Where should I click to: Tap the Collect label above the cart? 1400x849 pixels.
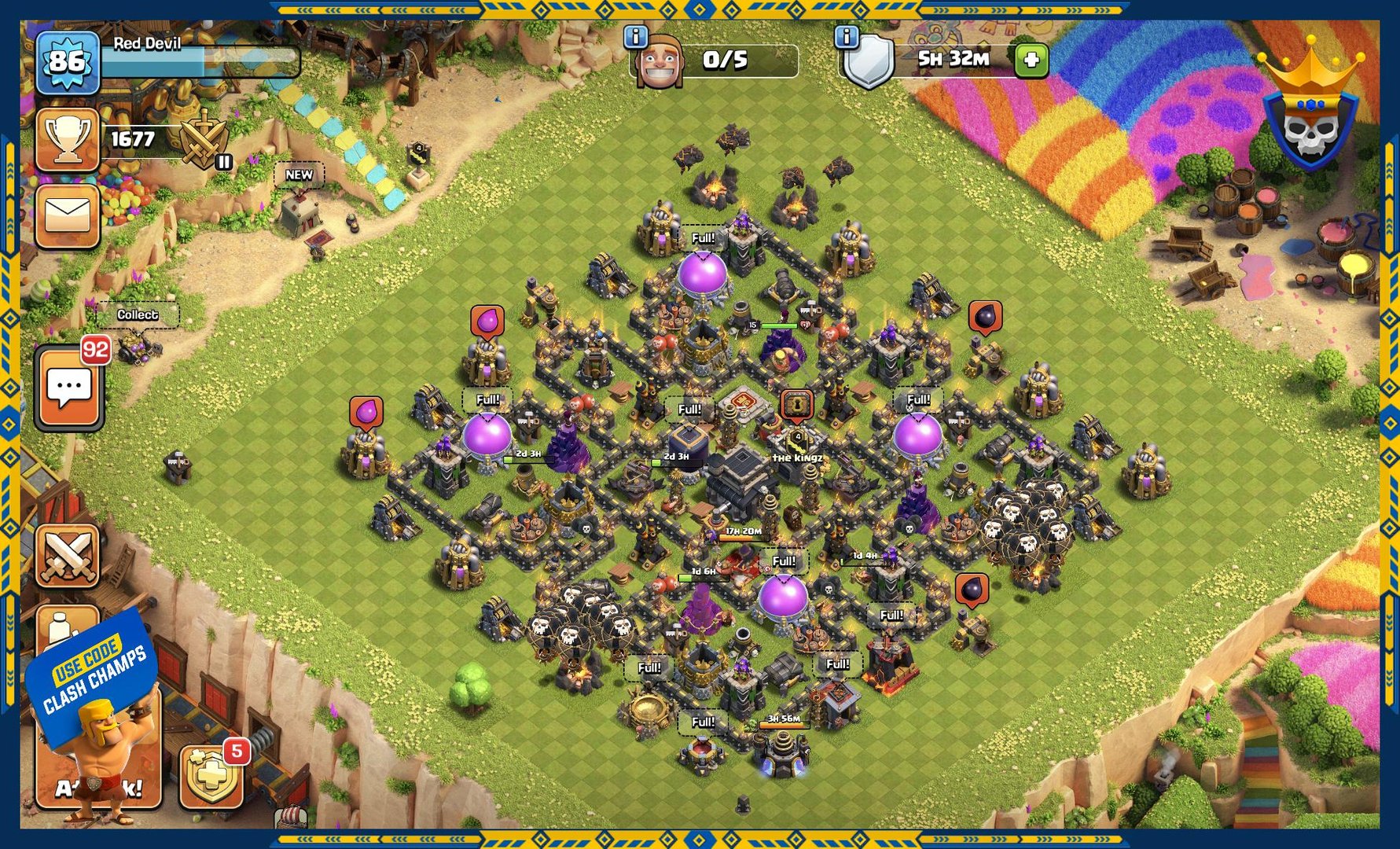click(138, 314)
